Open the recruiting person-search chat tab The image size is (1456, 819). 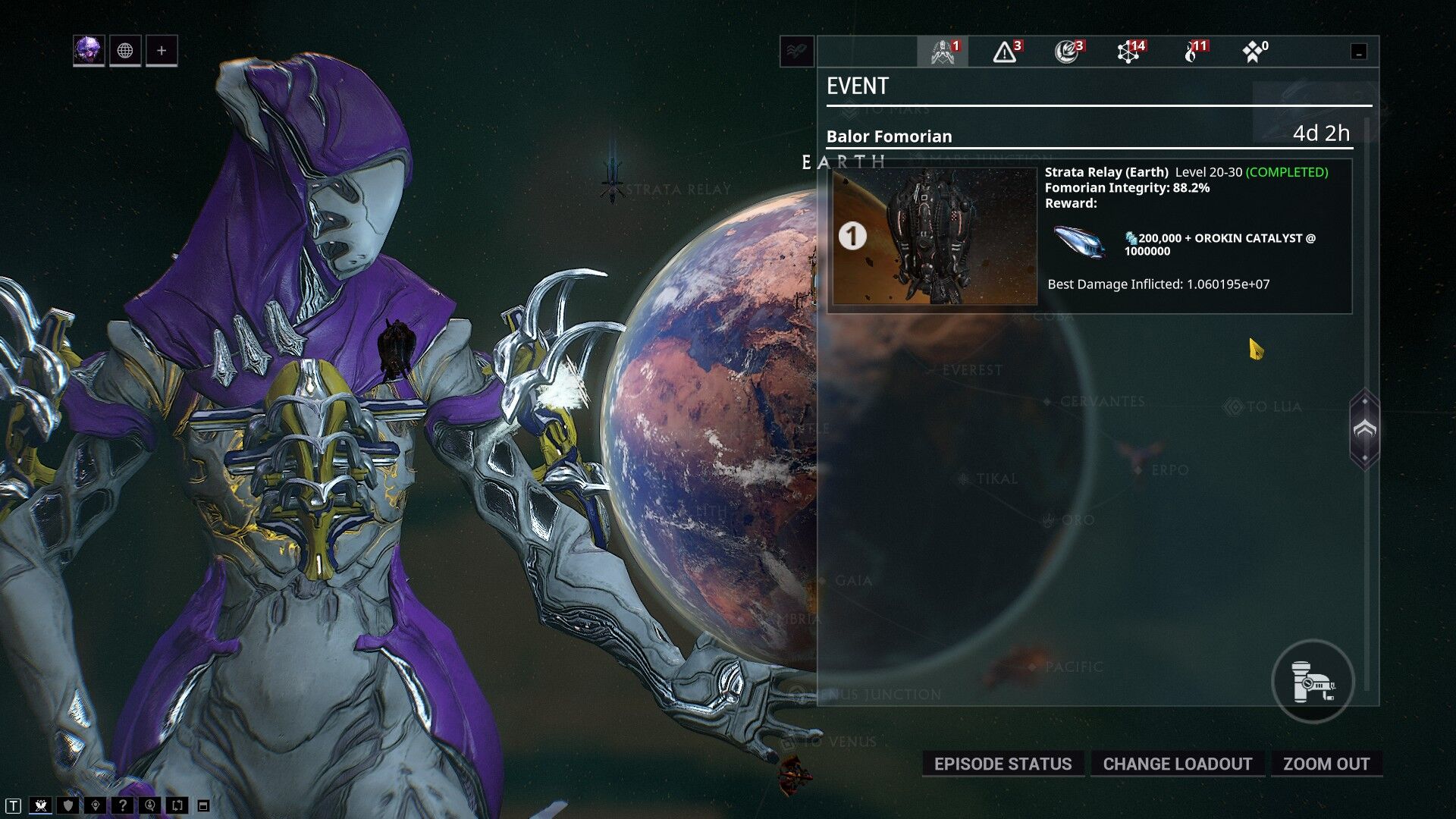(150, 805)
